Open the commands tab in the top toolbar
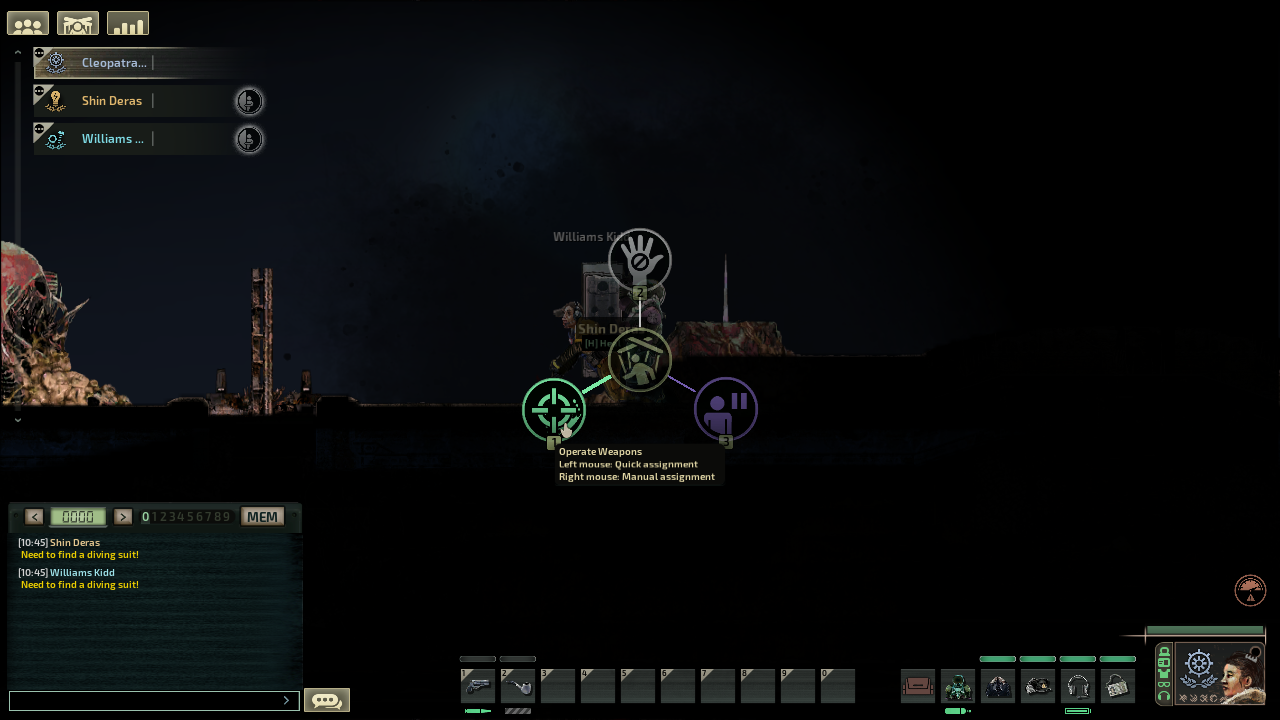Screen dimensions: 1280x720 pyautogui.click(x=77, y=22)
